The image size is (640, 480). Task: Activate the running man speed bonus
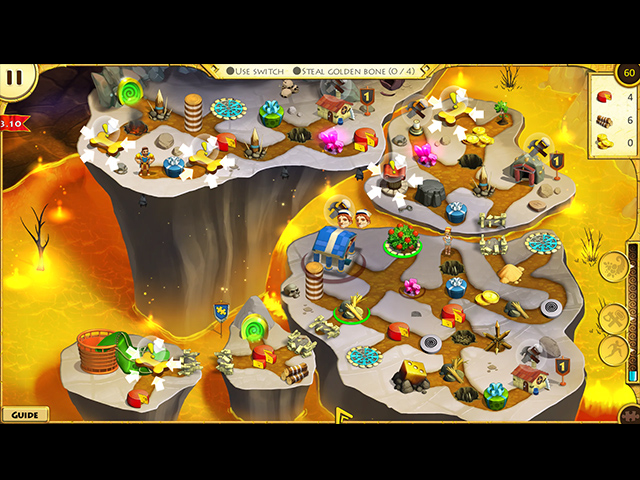[x=613, y=350]
